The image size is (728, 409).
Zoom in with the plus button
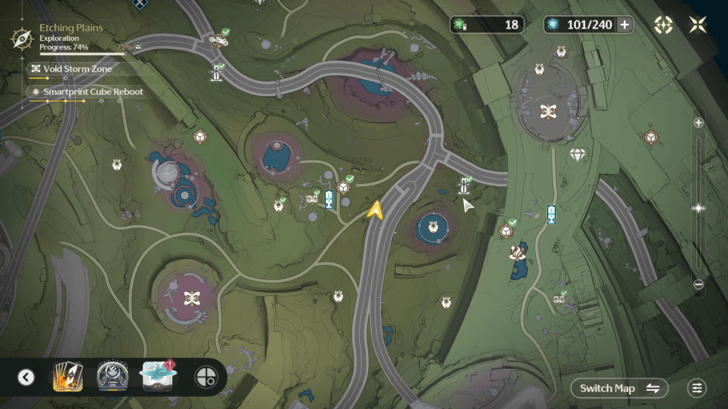(x=698, y=123)
